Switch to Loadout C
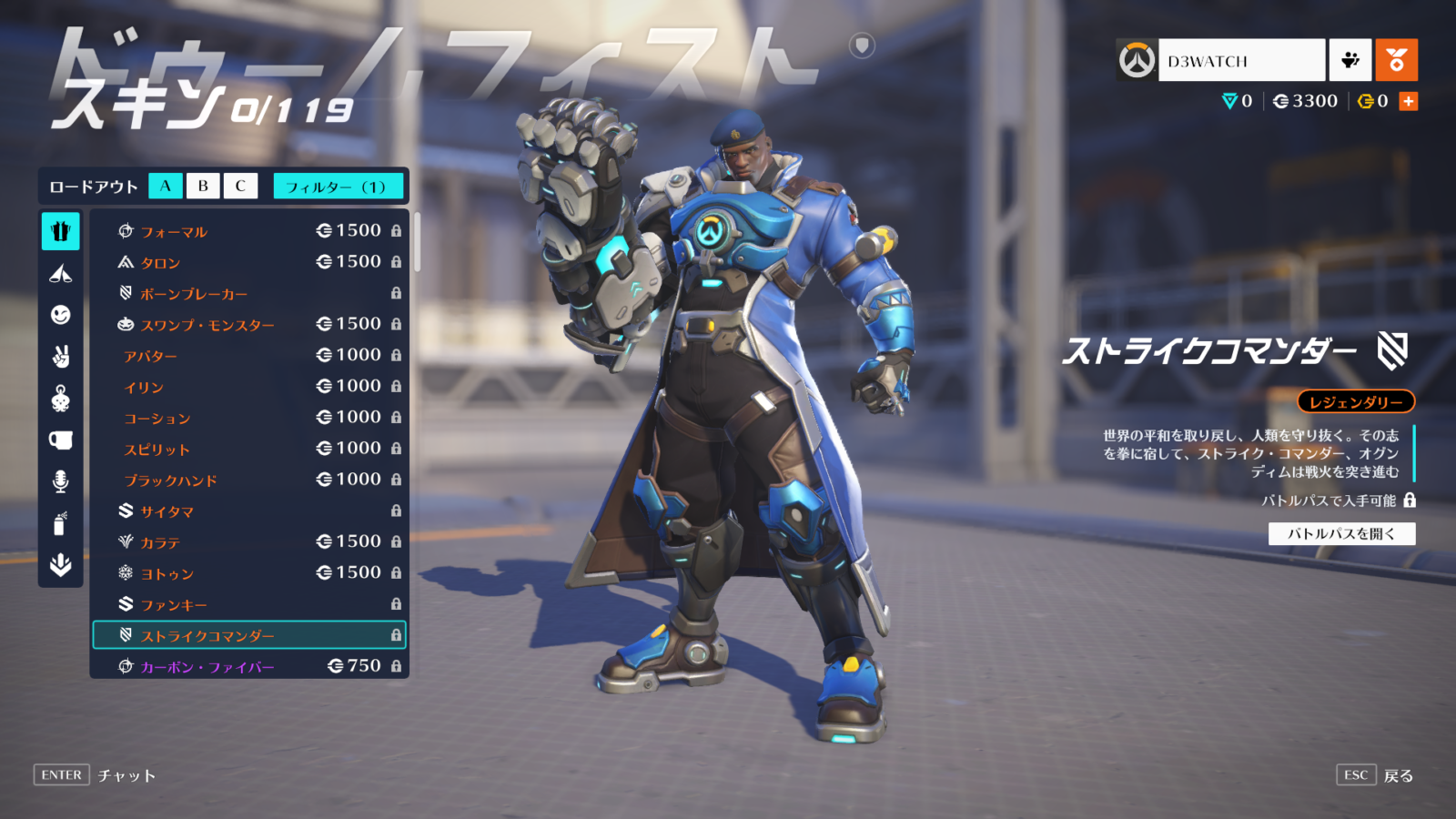 point(239,186)
